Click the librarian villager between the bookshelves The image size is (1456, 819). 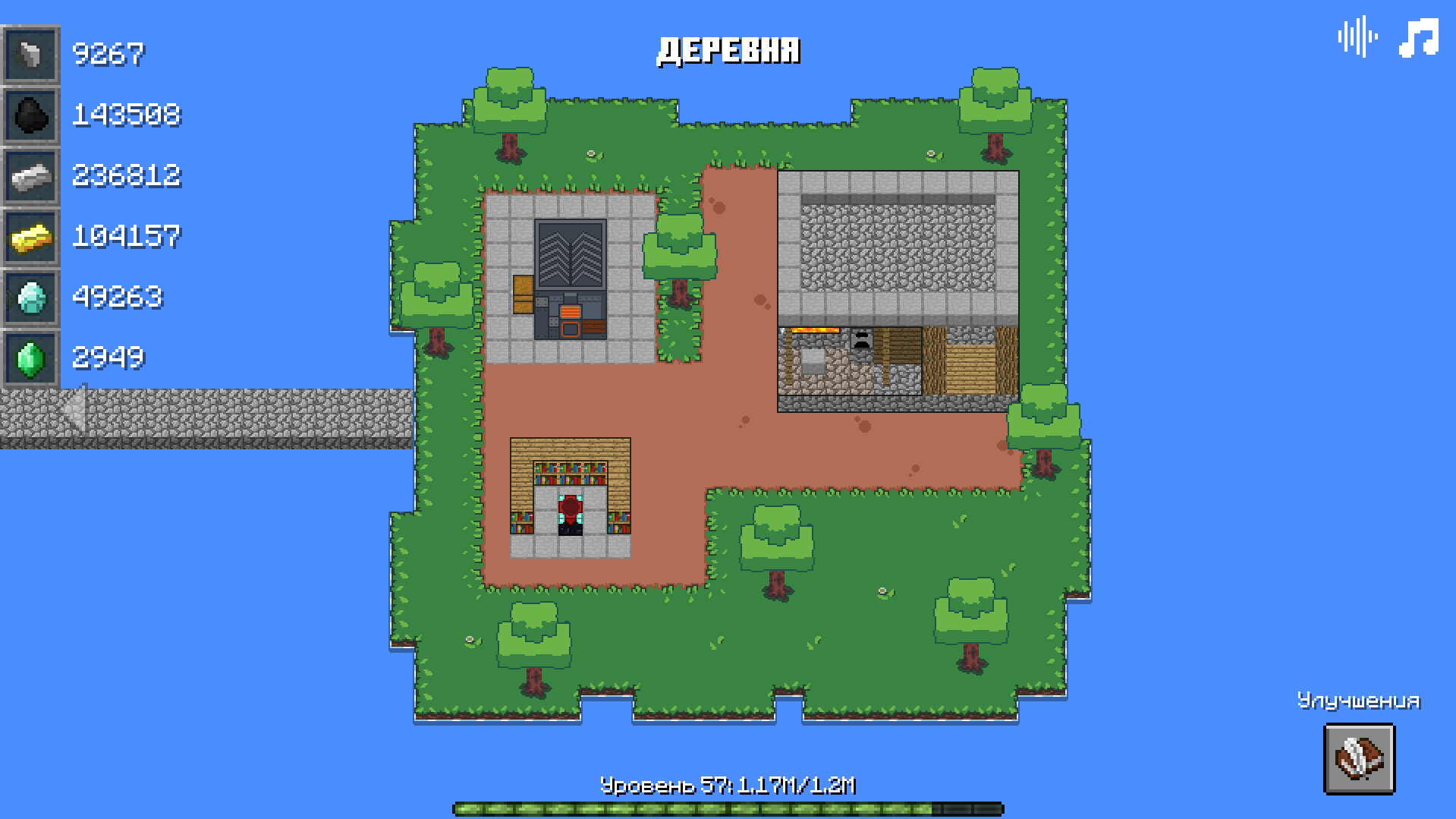click(x=570, y=512)
